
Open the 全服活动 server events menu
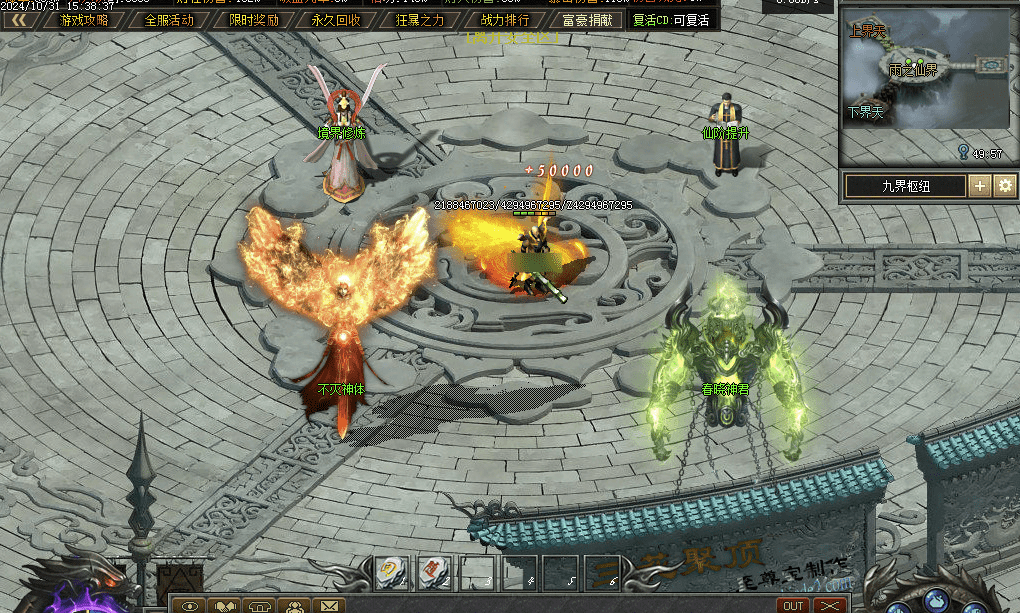pyautogui.click(x=169, y=20)
